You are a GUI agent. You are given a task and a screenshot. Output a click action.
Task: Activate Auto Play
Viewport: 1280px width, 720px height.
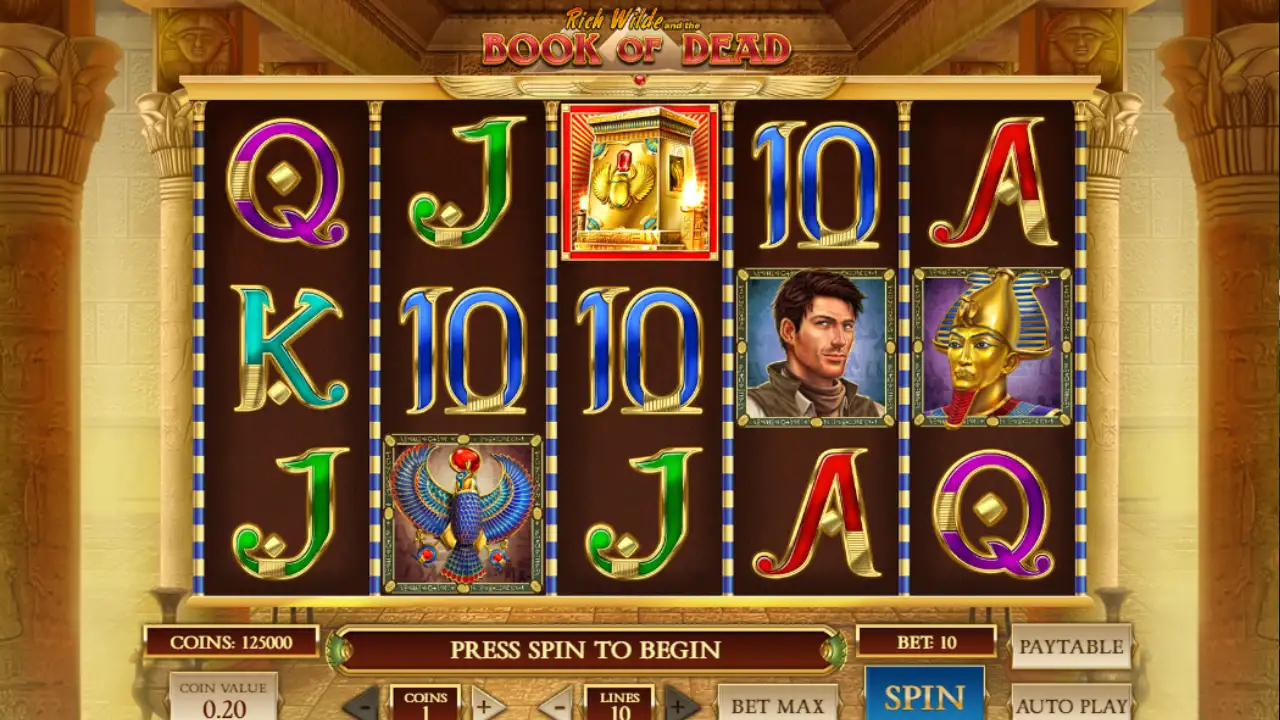pos(1071,704)
